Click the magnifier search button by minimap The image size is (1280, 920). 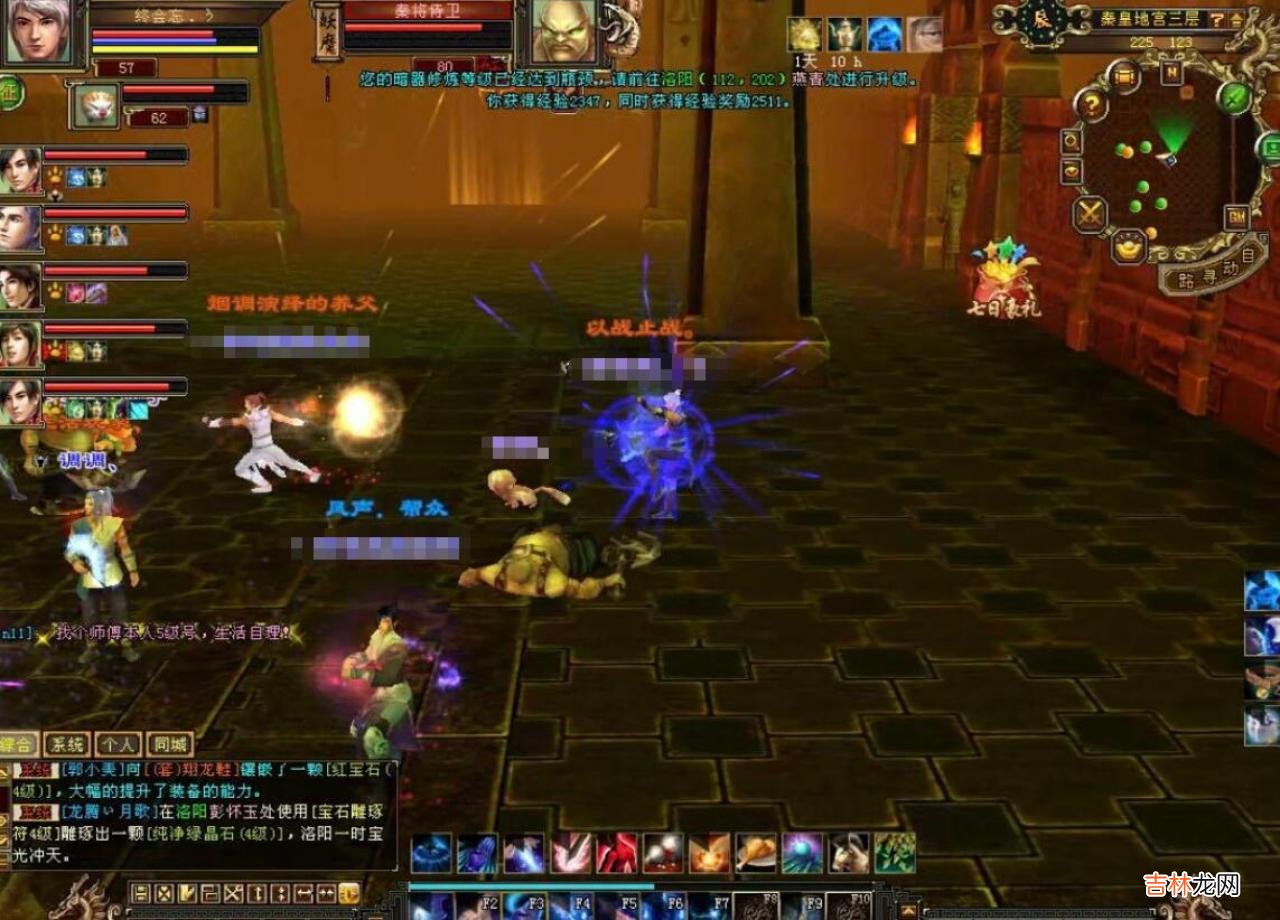tap(1071, 141)
